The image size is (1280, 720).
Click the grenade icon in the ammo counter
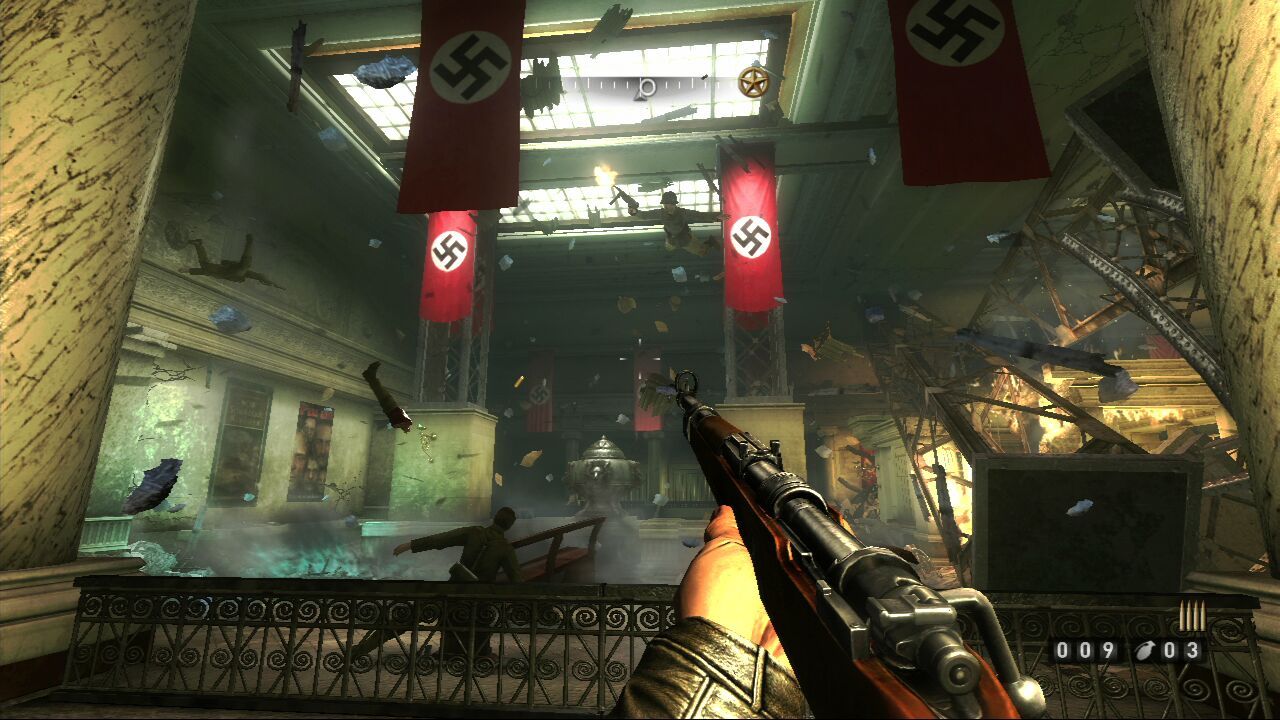click(x=1146, y=650)
